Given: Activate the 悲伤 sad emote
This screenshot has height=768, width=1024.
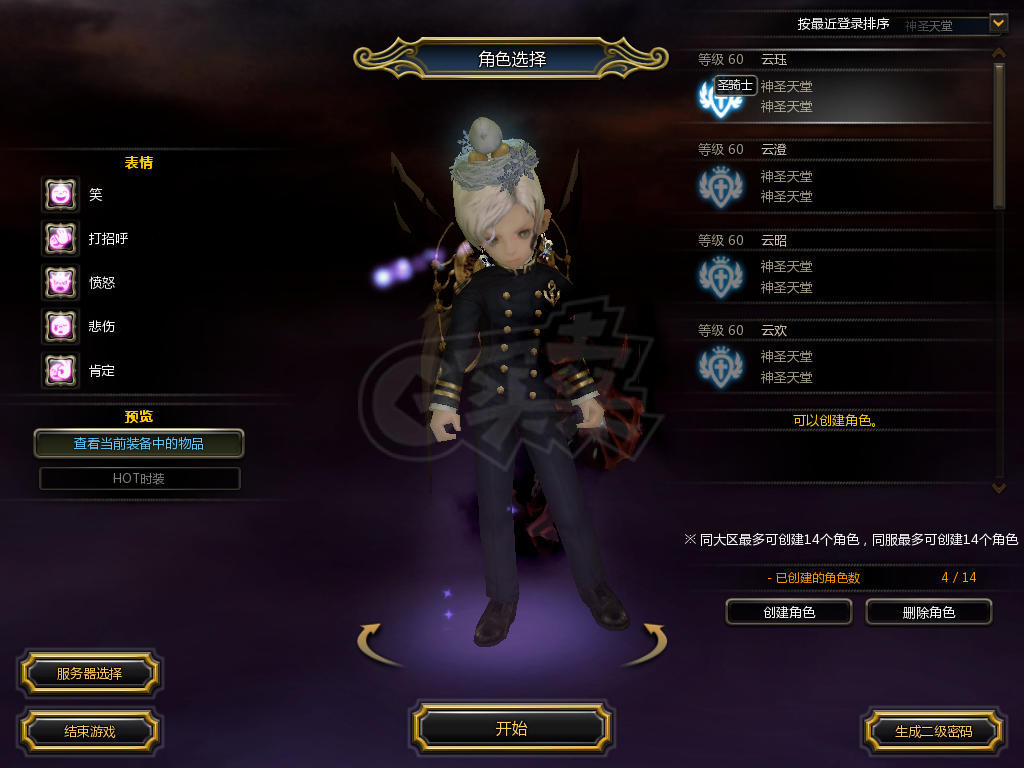Looking at the screenshot, I should pos(60,326).
